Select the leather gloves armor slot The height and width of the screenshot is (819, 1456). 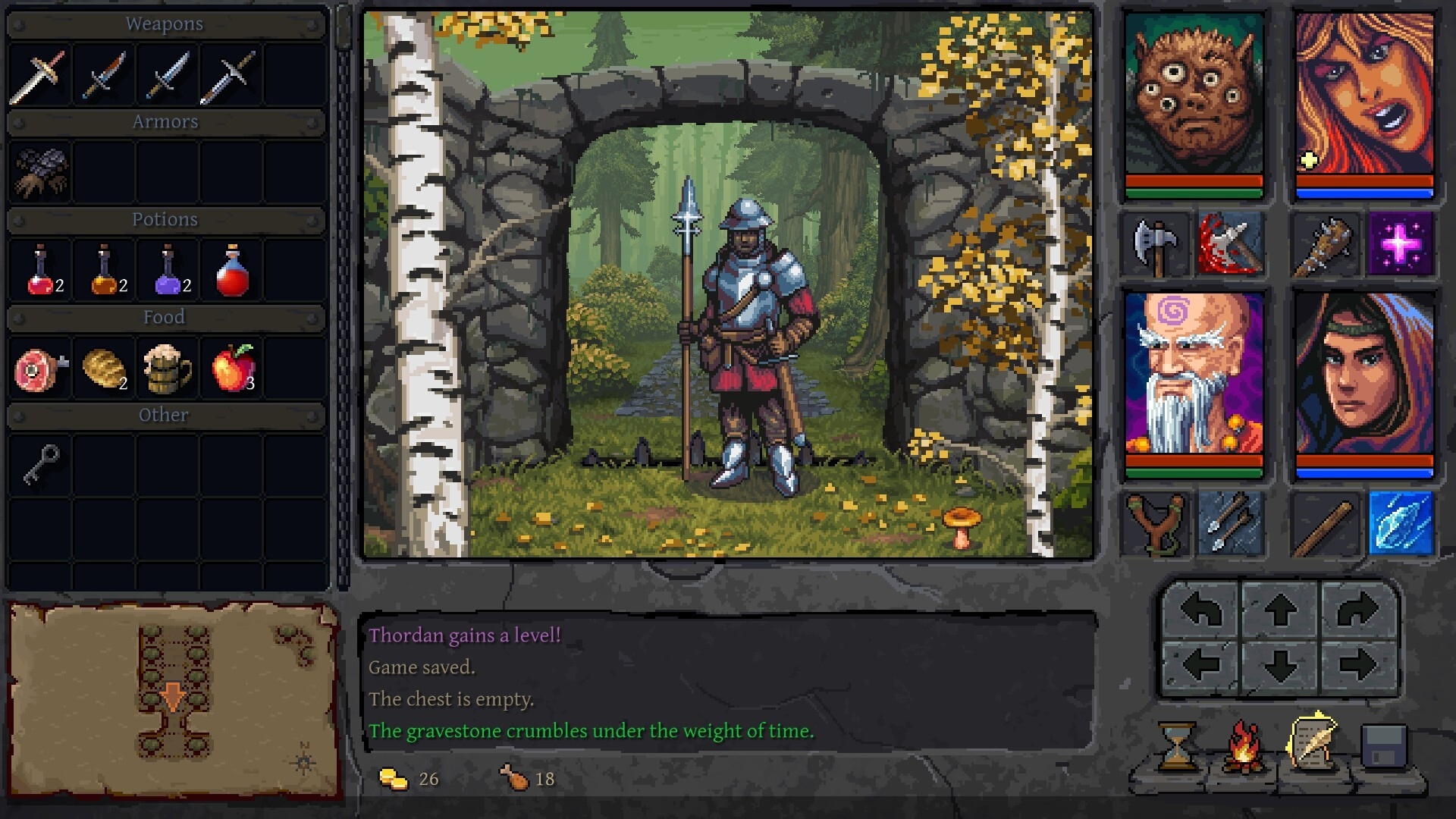click(41, 172)
